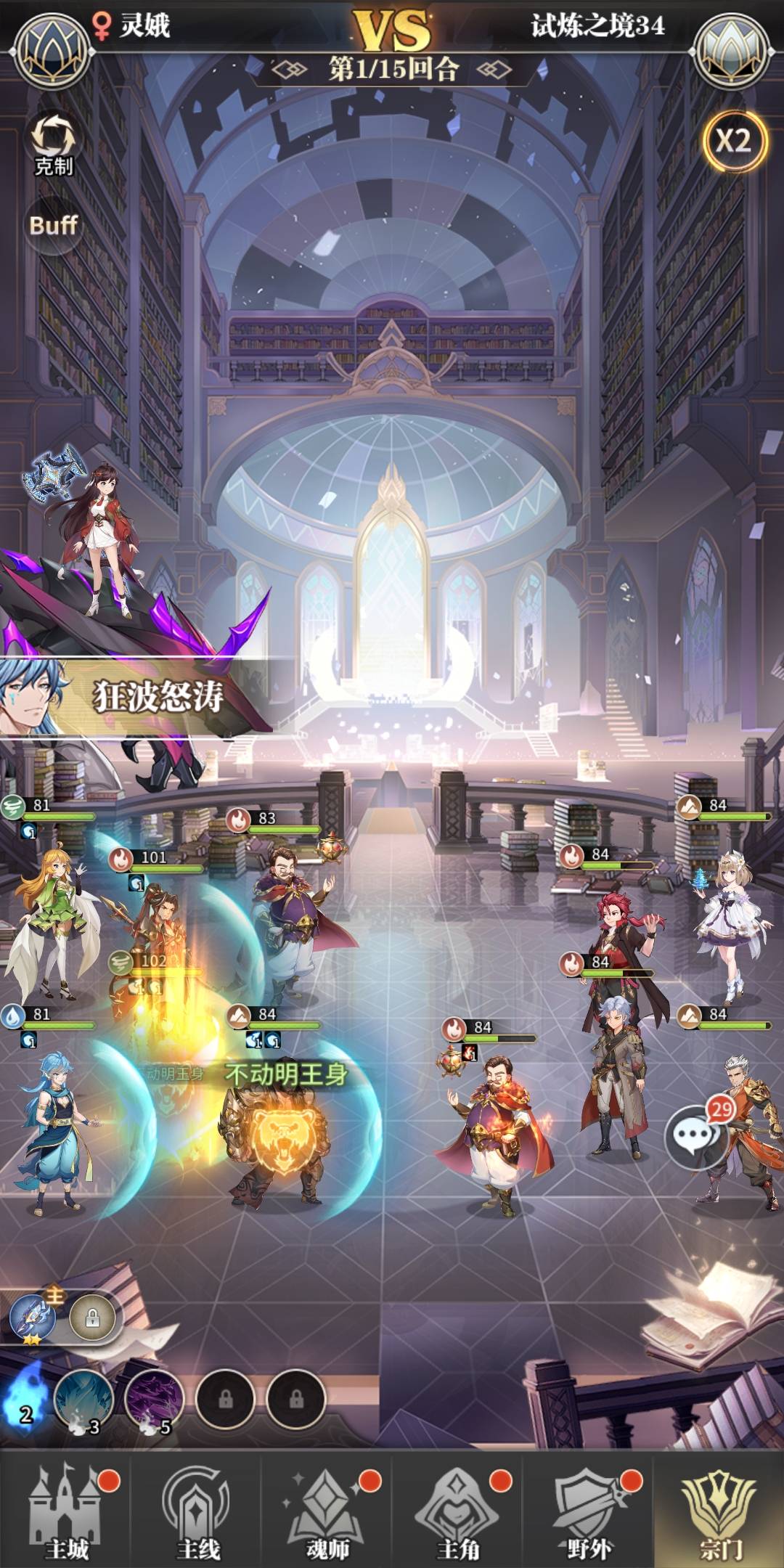Click the enemy emblem beside 试炼之境34
The image size is (784, 1568).
coord(731,49)
